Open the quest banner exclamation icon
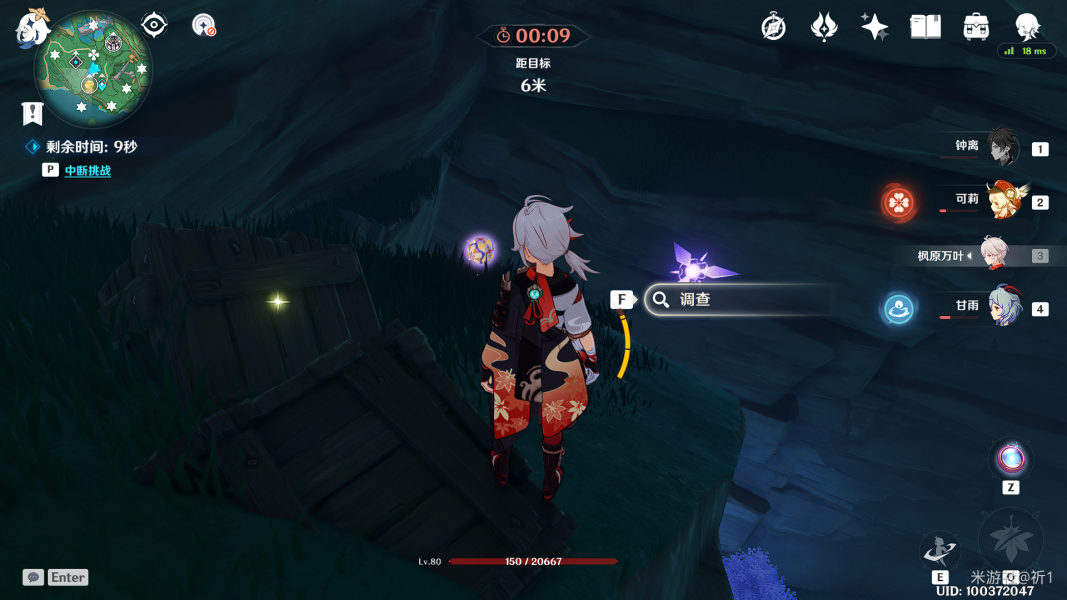This screenshot has height=600, width=1067. (x=32, y=113)
